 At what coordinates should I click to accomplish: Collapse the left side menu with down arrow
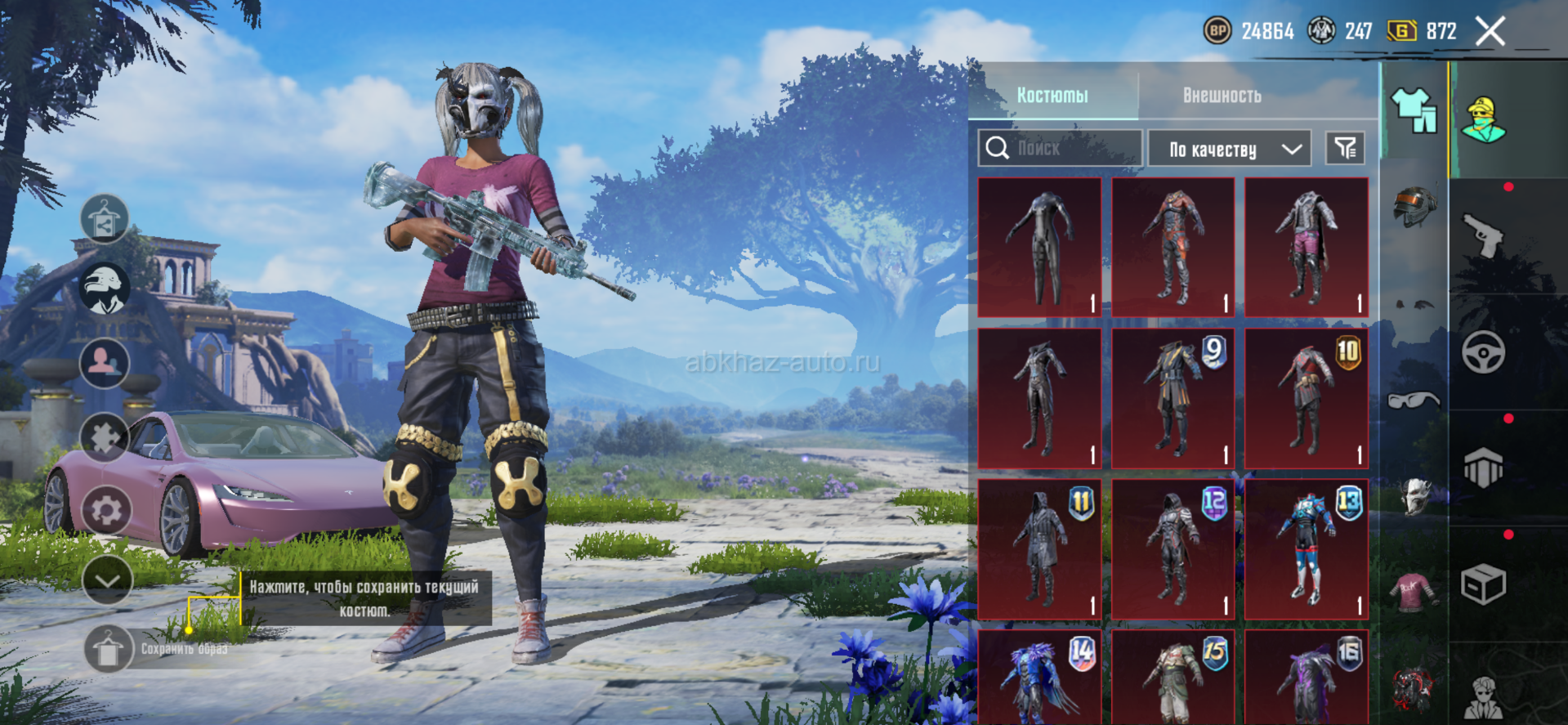tap(107, 580)
